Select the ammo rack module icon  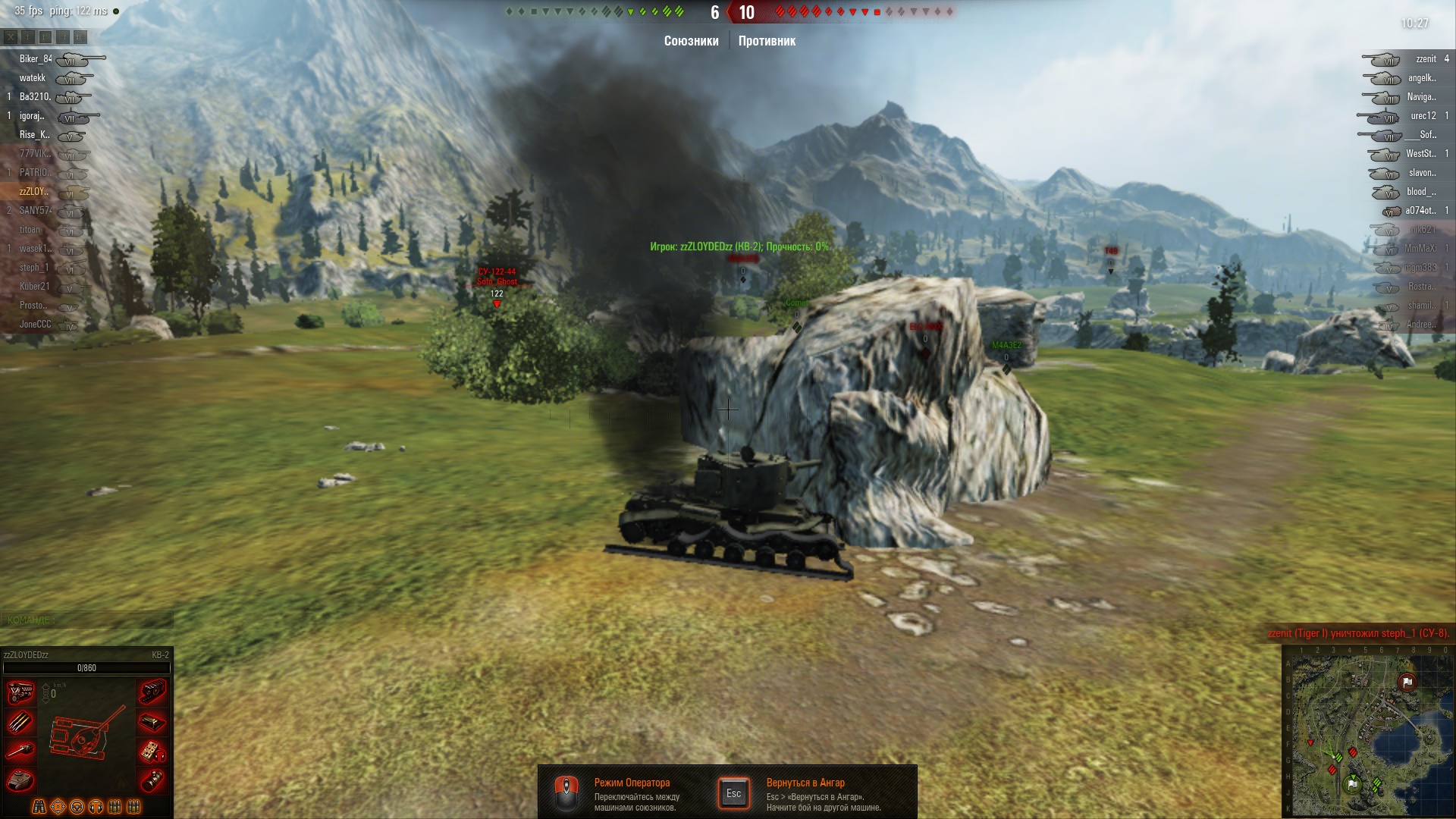tap(20, 722)
